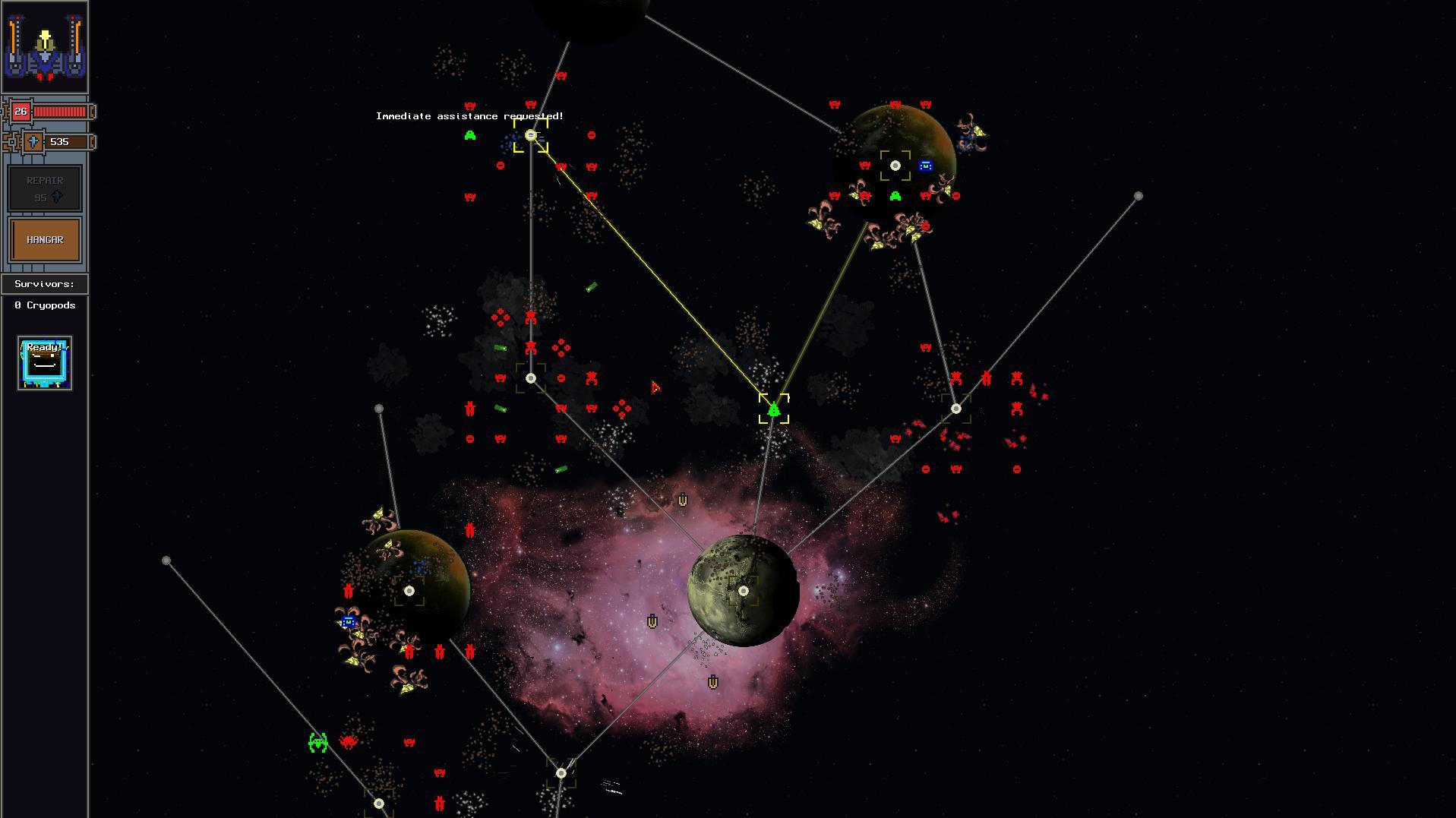
Task: Select the bottom-left planet with blue defenders
Action: point(410,589)
